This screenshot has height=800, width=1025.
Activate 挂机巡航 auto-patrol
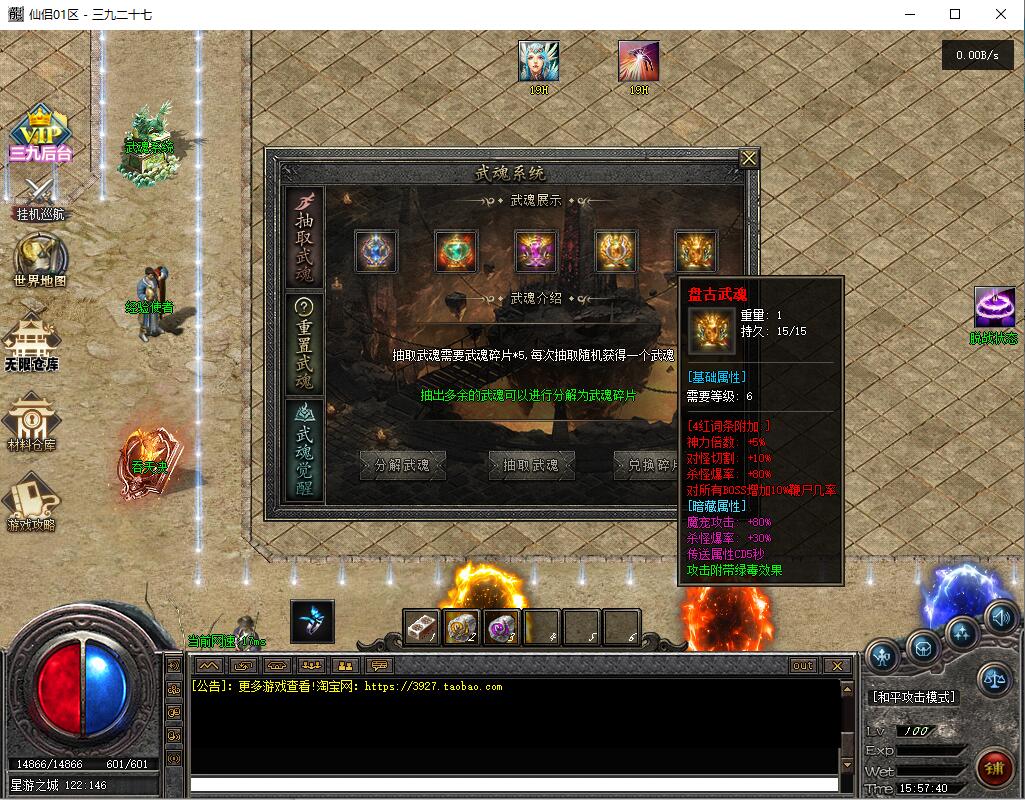coord(40,198)
